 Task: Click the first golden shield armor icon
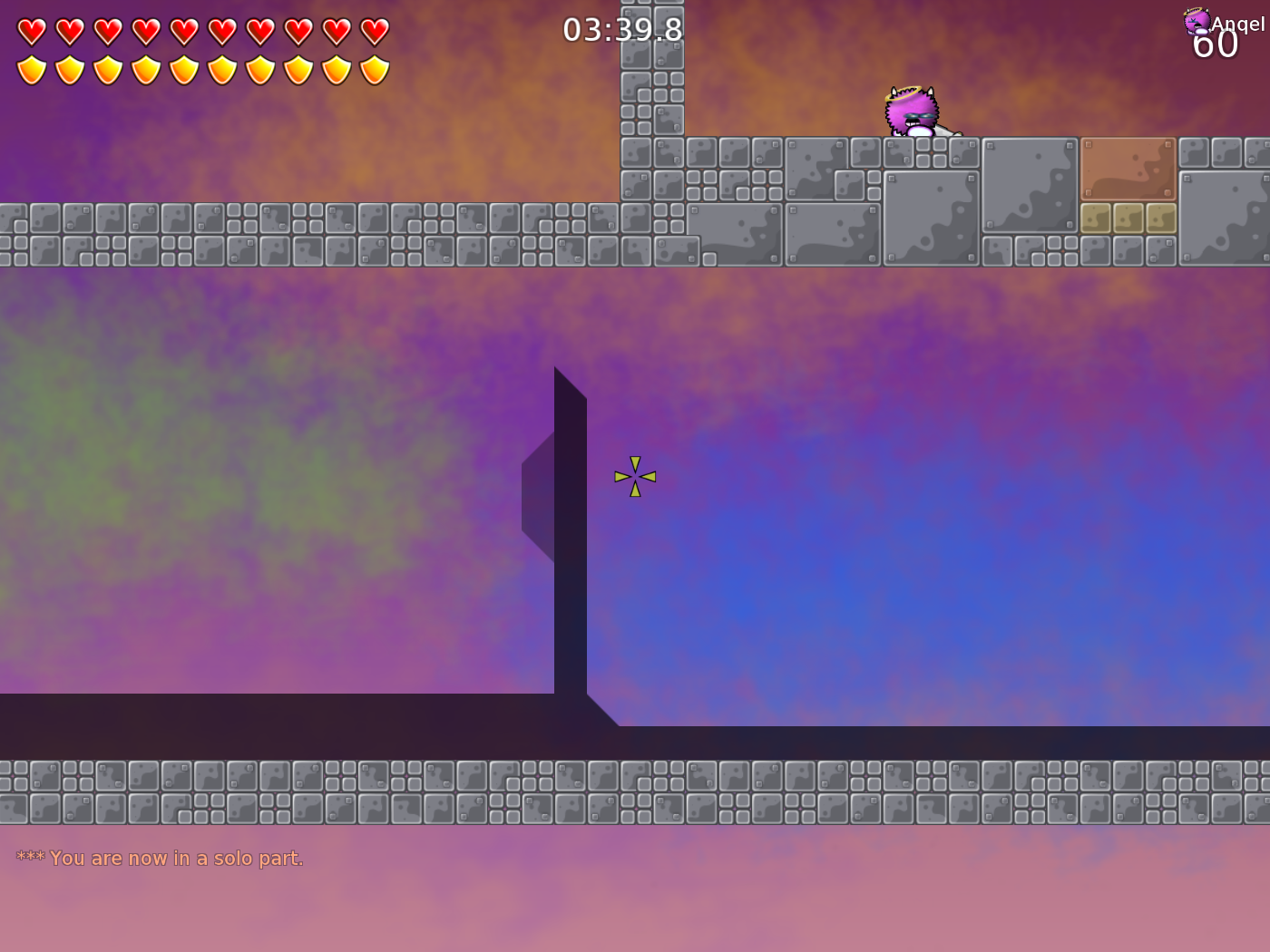coord(31,68)
